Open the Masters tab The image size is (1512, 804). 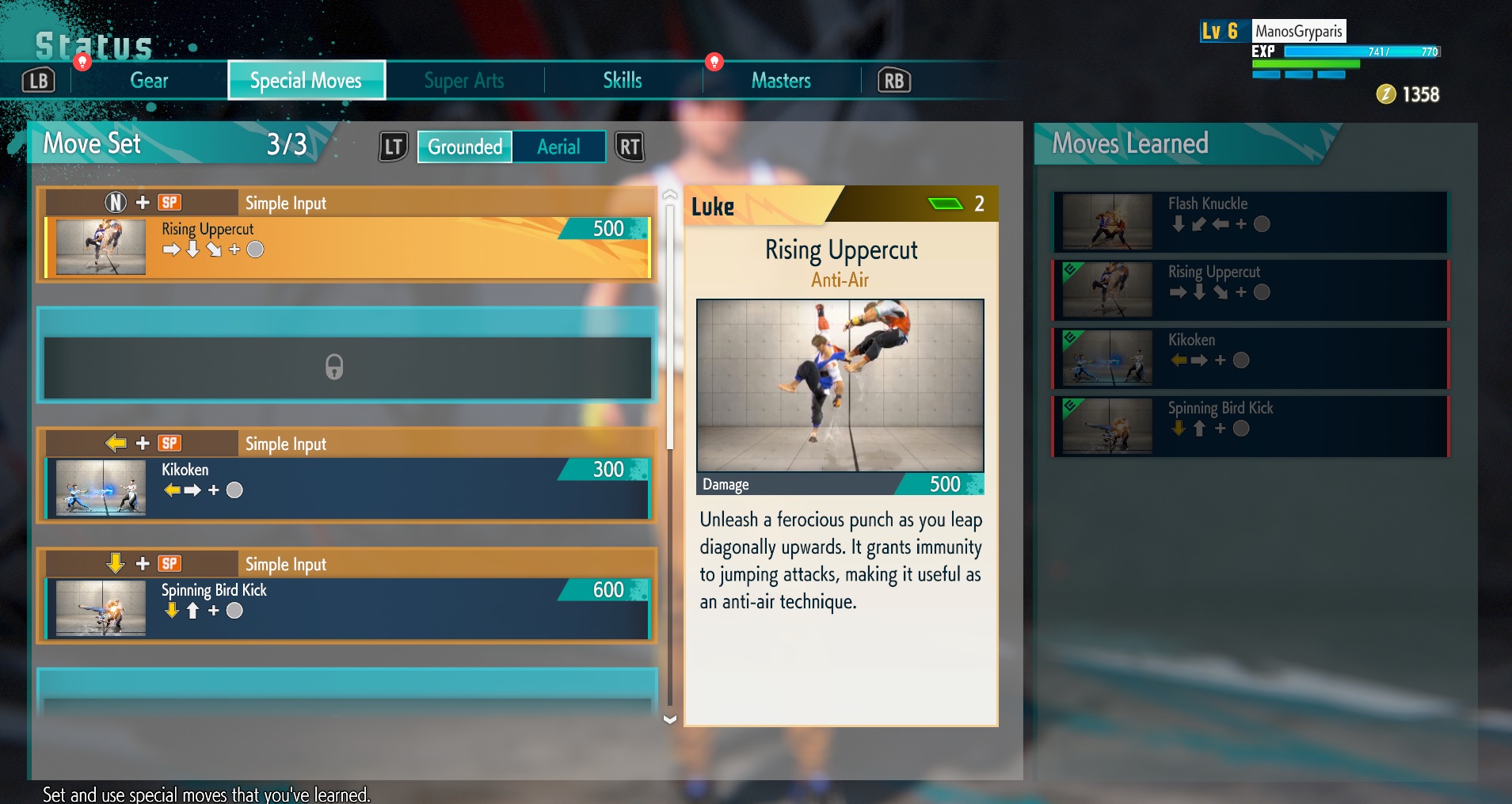tap(781, 81)
